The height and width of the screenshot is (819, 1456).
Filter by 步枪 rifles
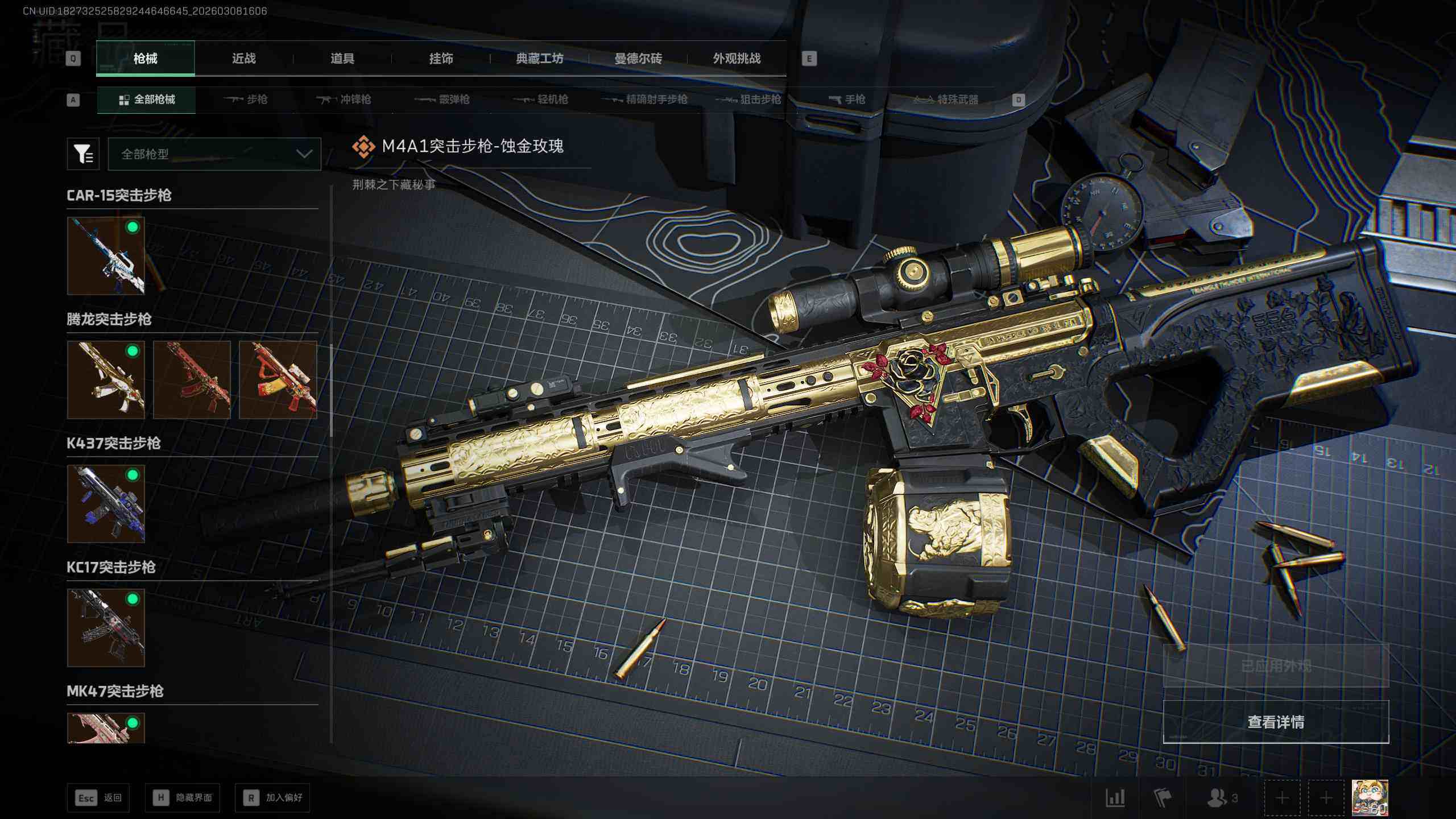pos(246,100)
